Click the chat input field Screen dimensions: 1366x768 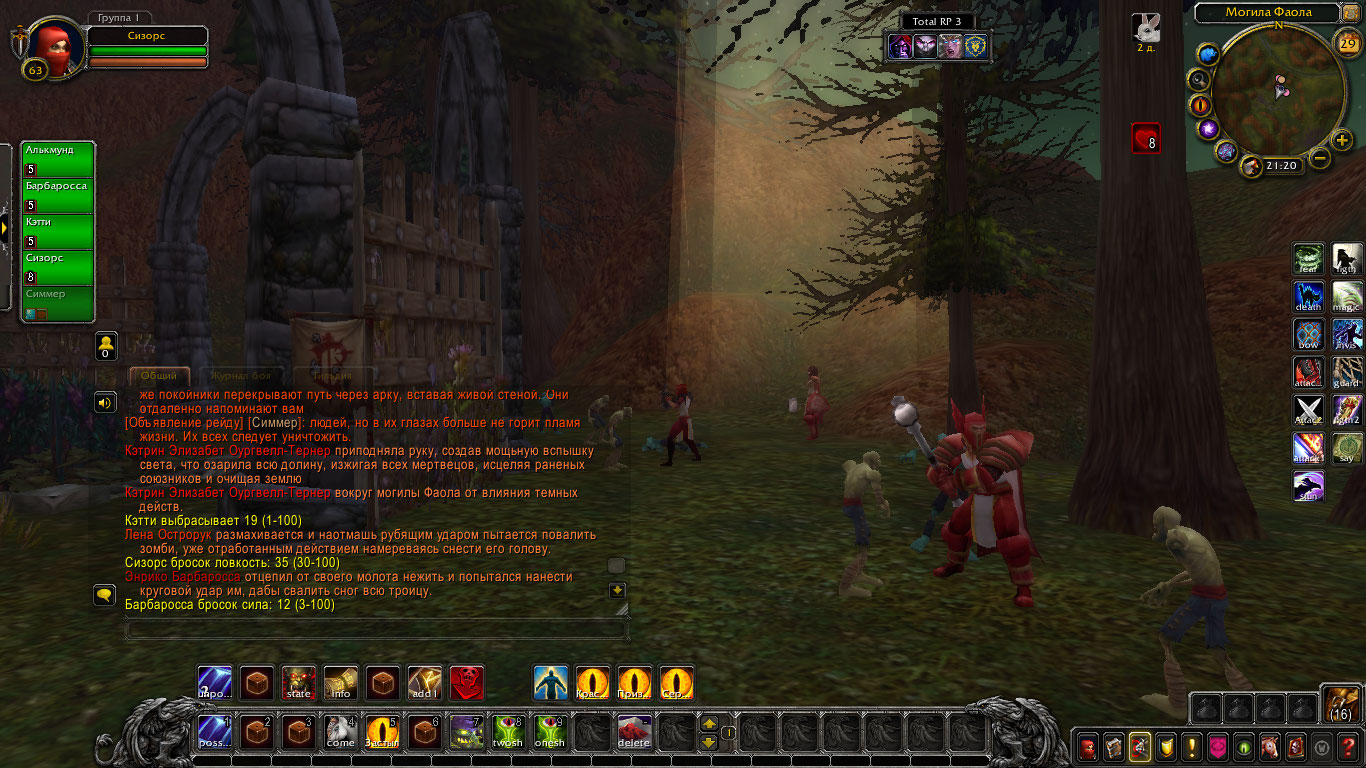377,630
